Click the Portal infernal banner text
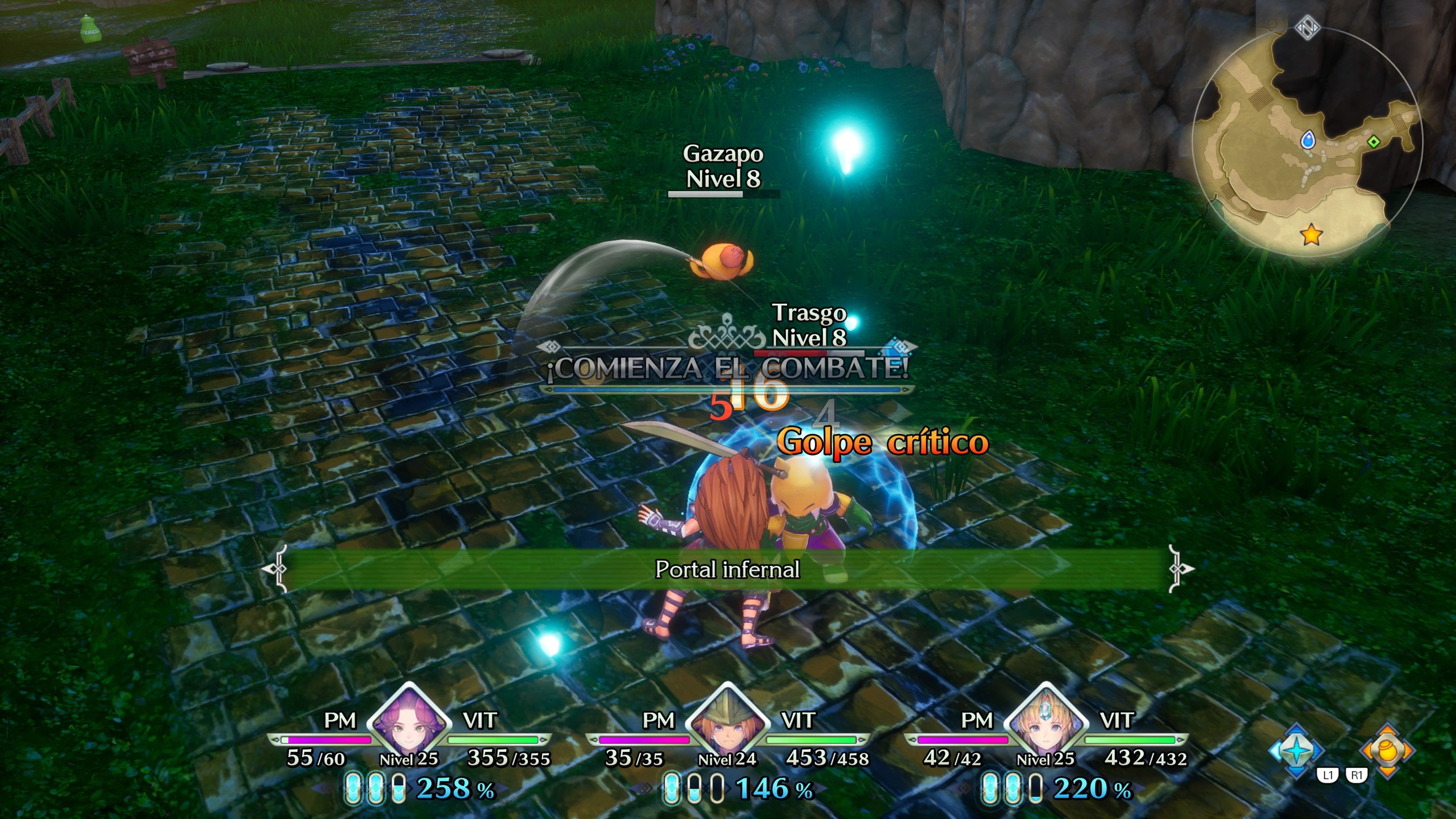The height and width of the screenshot is (819, 1456). point(728,570)
